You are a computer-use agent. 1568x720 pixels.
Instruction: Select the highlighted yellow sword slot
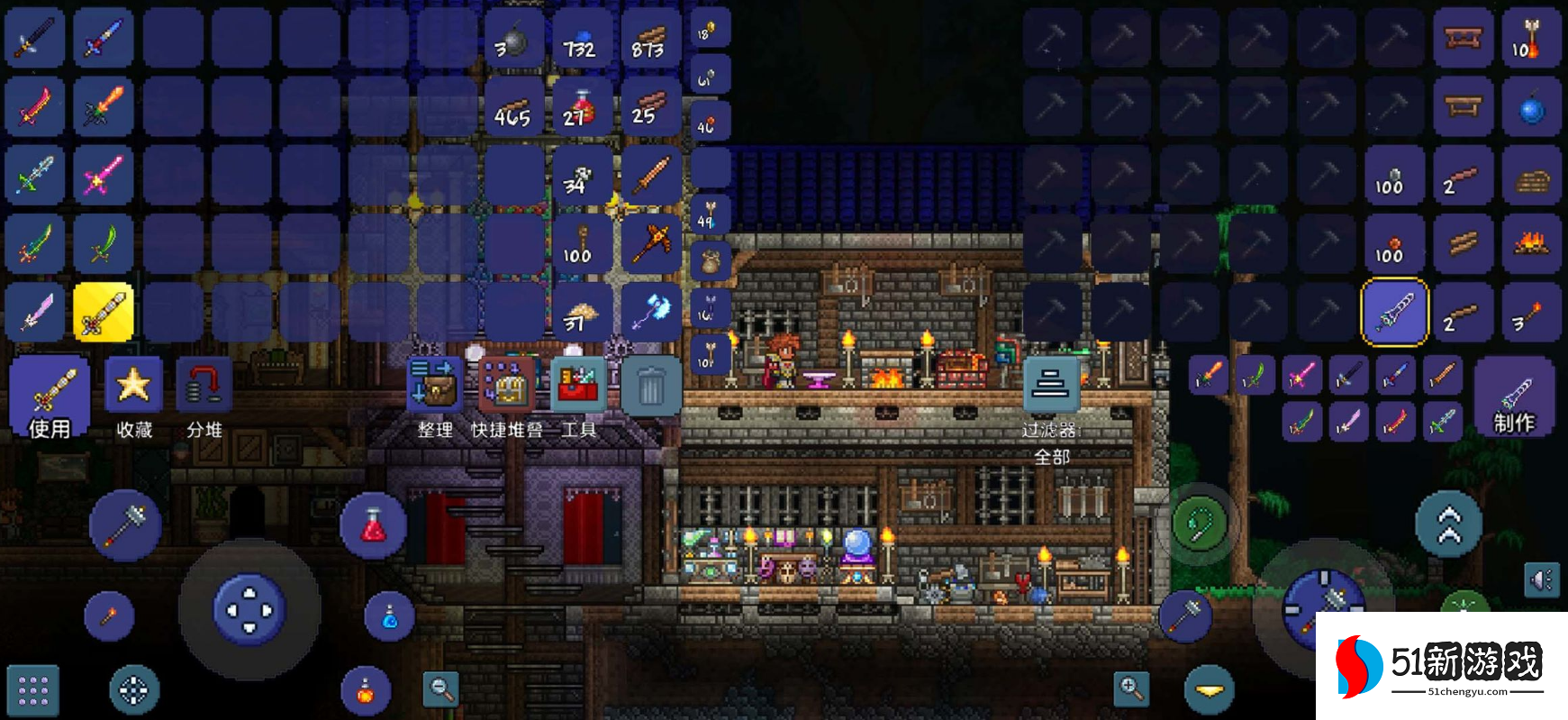pyautogui.click(x=103, y=313)
